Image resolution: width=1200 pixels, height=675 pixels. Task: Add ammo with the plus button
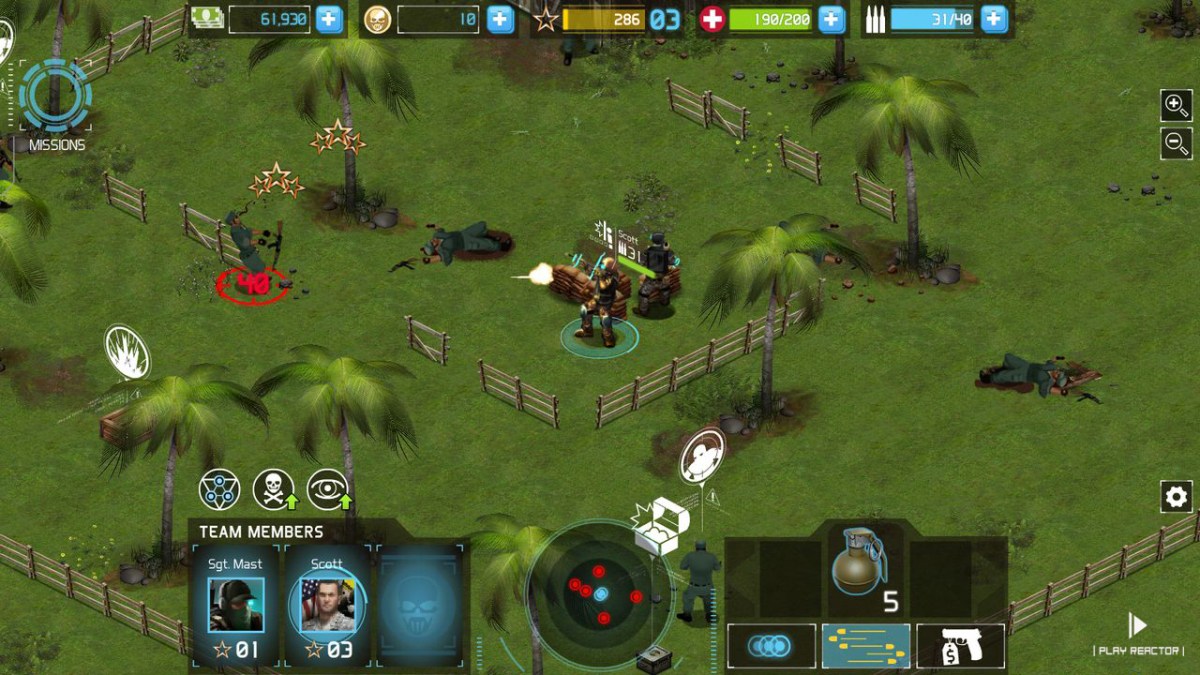(x=993, y=19)
